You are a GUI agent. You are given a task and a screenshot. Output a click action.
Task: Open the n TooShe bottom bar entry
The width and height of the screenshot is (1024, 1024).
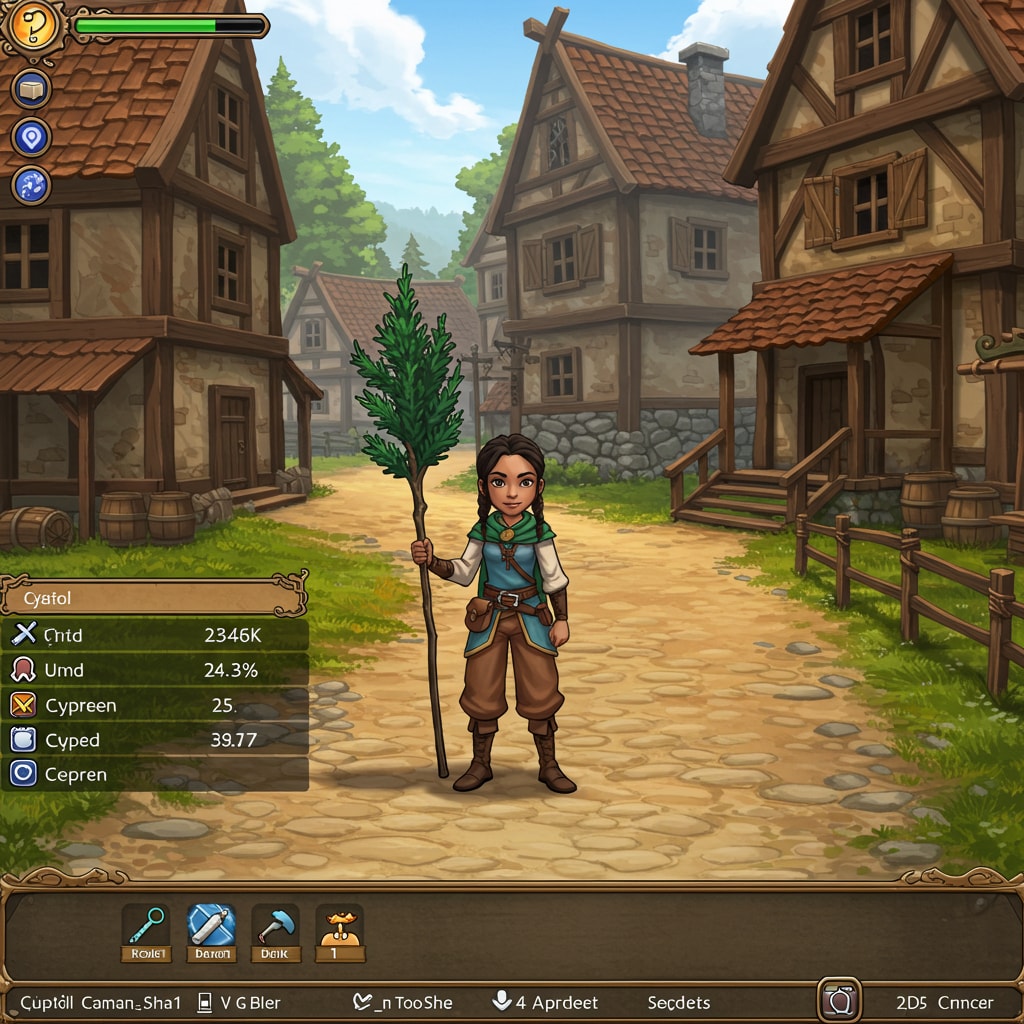[403, 1002]
